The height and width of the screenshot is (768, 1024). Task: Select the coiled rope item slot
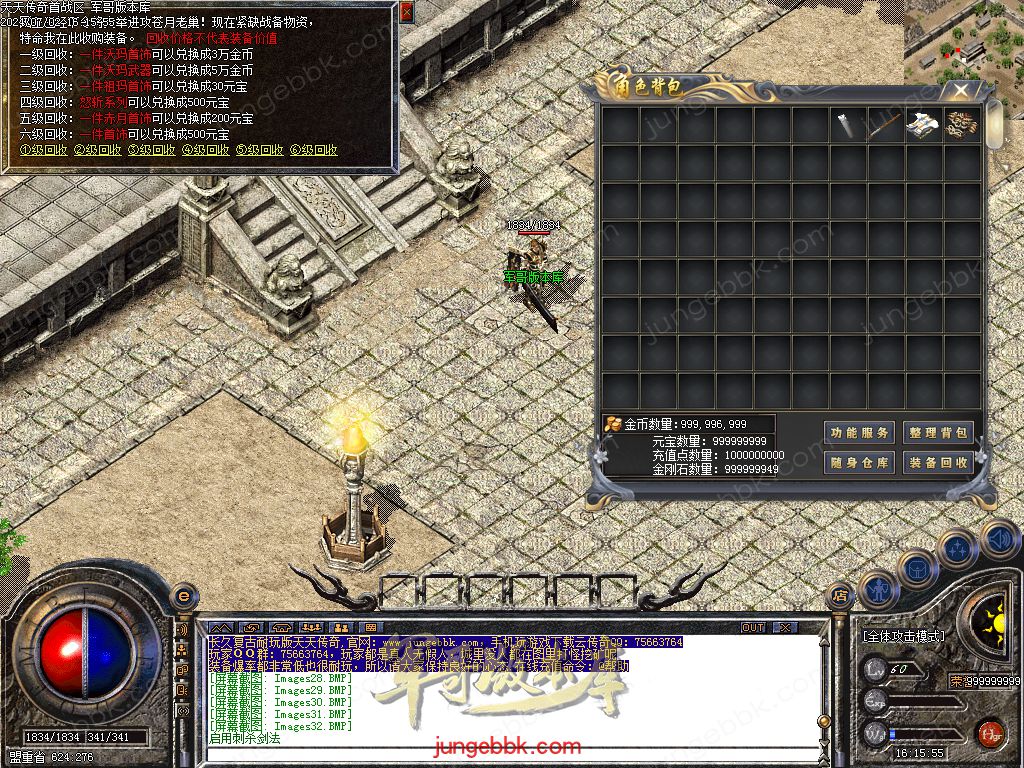pyautogui.click(x=961, y=126)
